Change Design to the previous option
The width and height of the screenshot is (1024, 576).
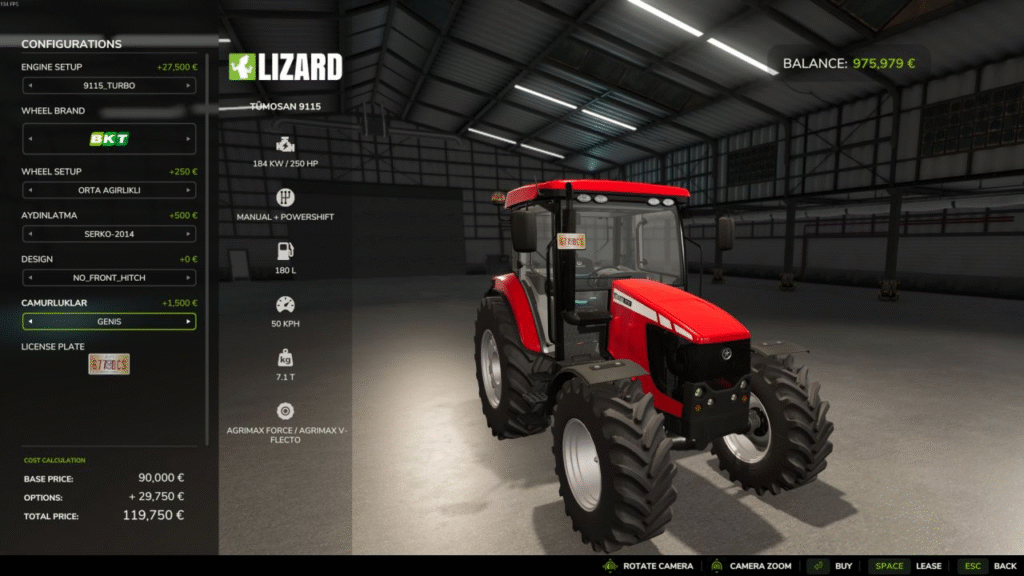coord(29,278)
